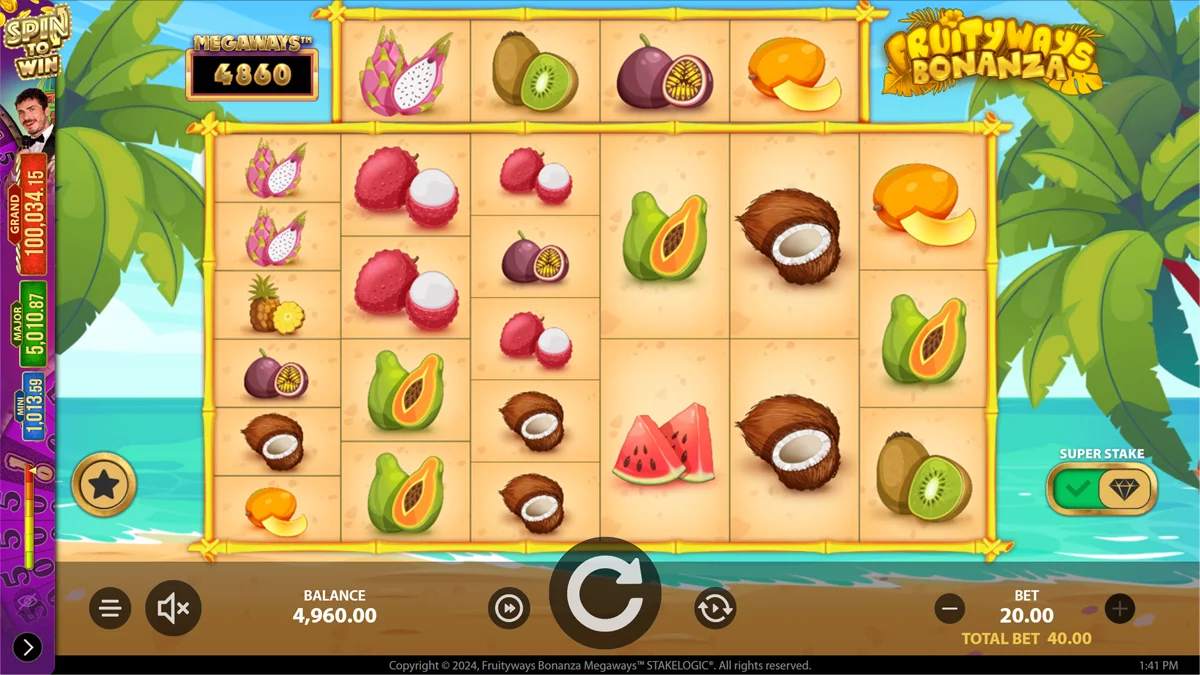Activate the turbo fast-forward spin button

[510, 608]
